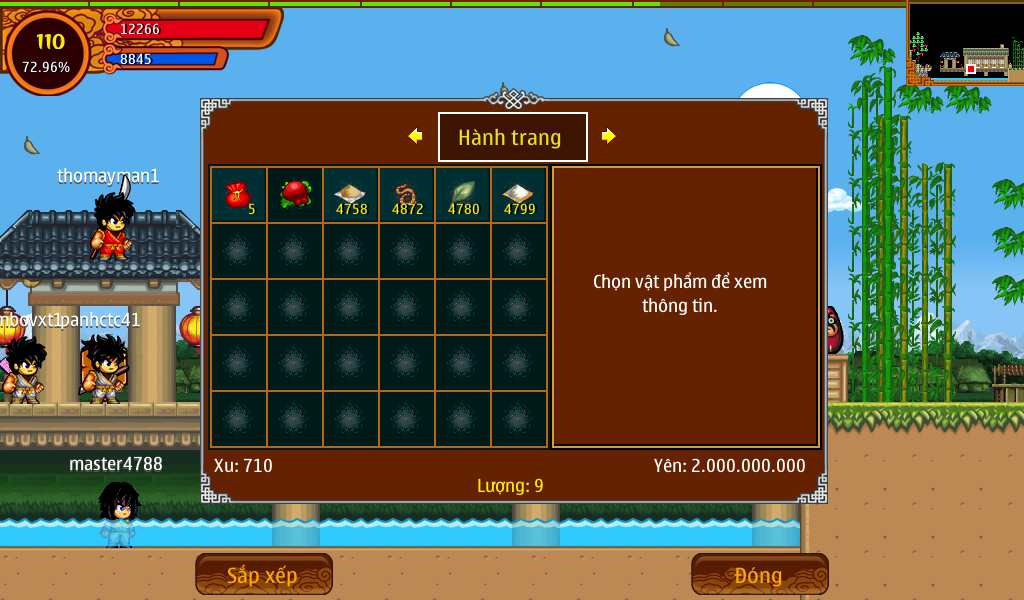The width and height of the screenshot is (1024, 600).
Task: Sort inventory with Sắp xếp button
Action: pyautogui.click(x=263, y=574)
